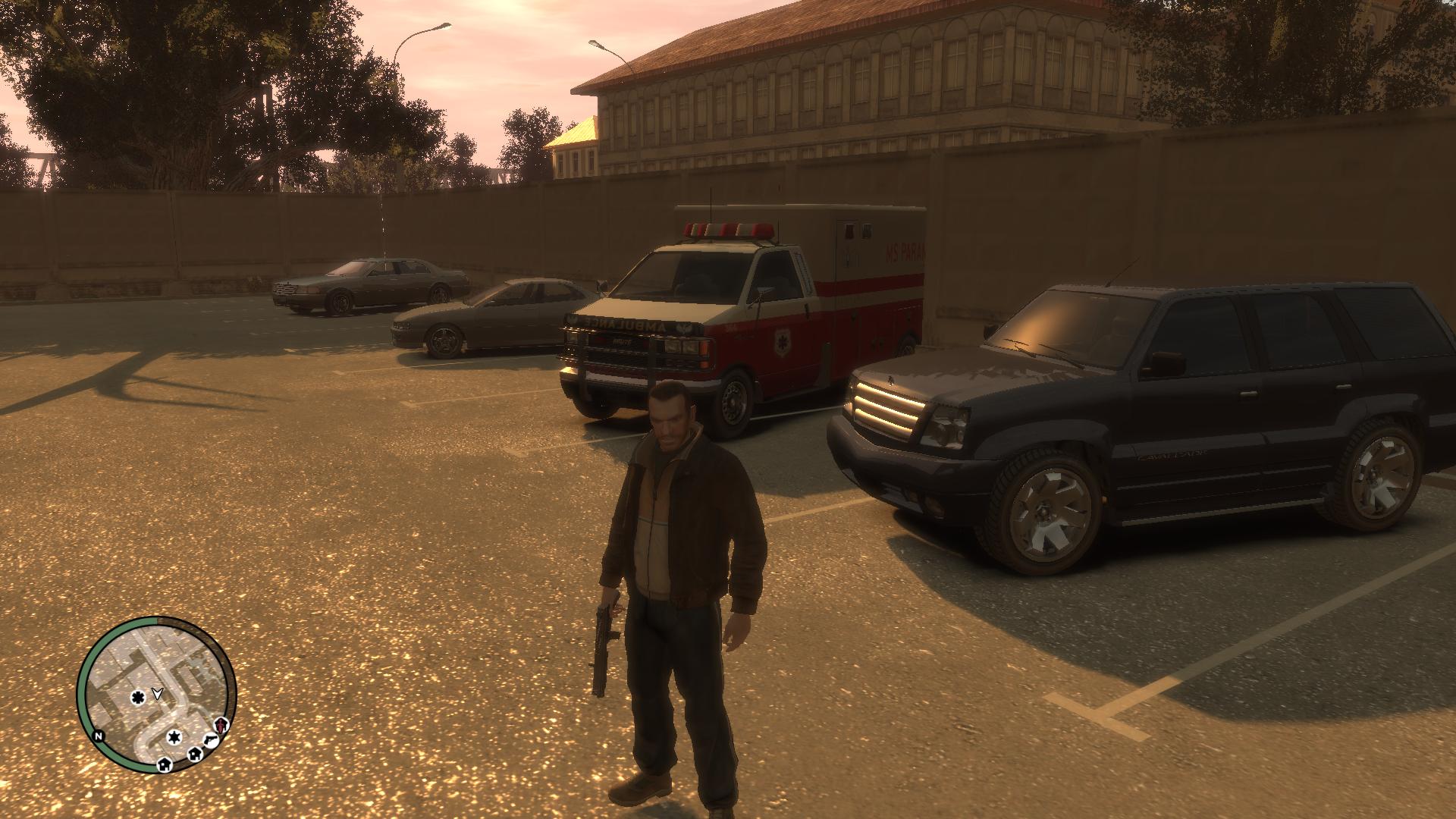Screen dimensions: 1456x819
Task: Select the police station badge blip
Action: 174,737
